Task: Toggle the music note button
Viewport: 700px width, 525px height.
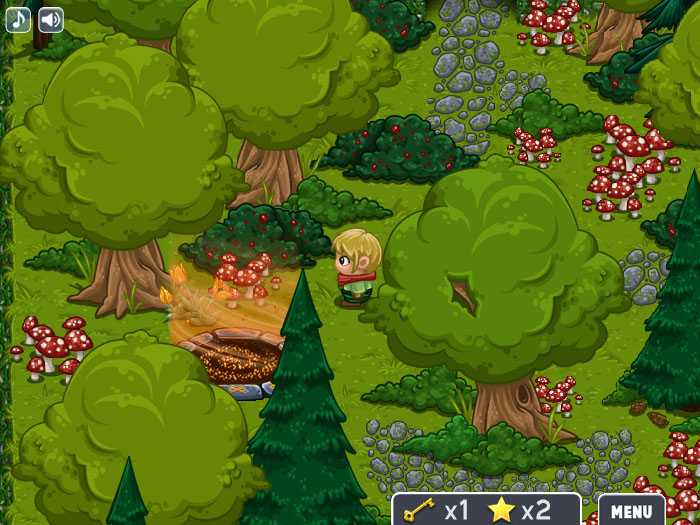Action: [18, 19]
